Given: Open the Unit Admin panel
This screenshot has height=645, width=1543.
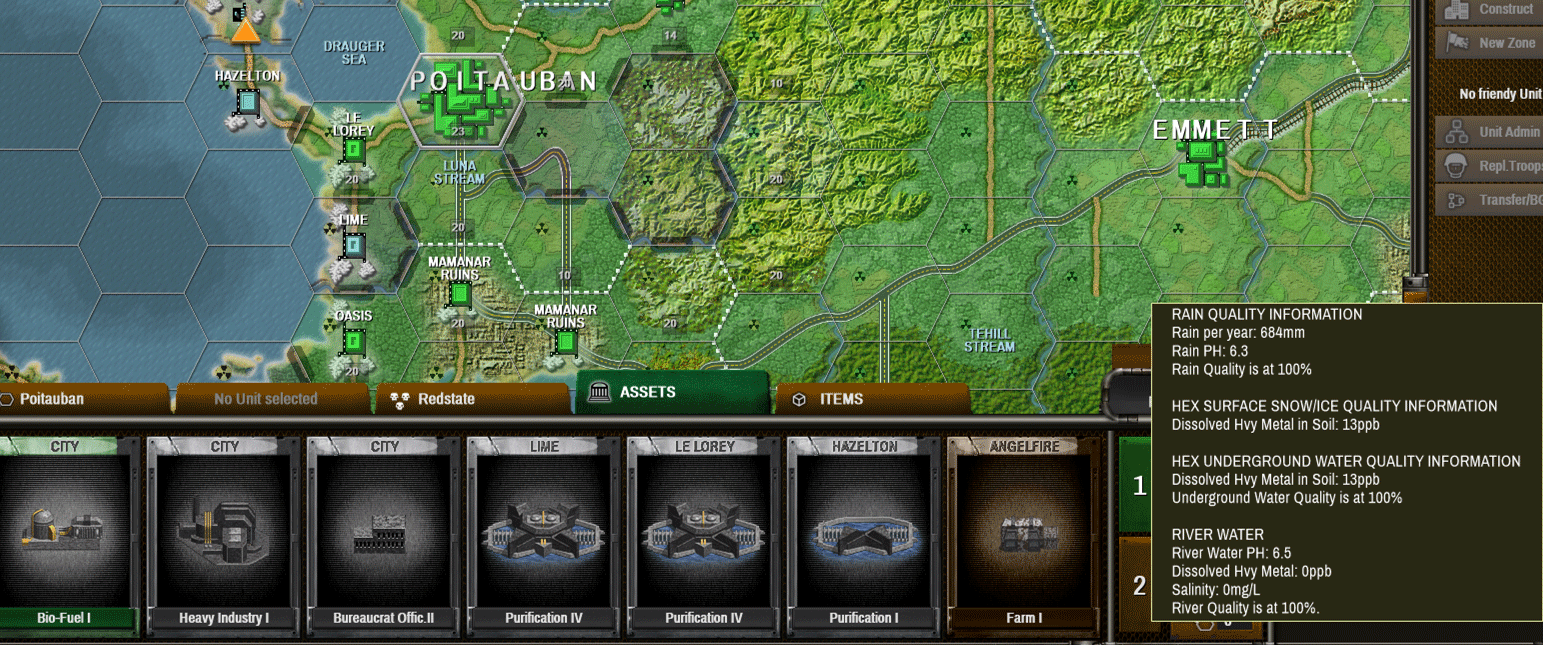Looking at the screenshot, I should coord(1488,132).
